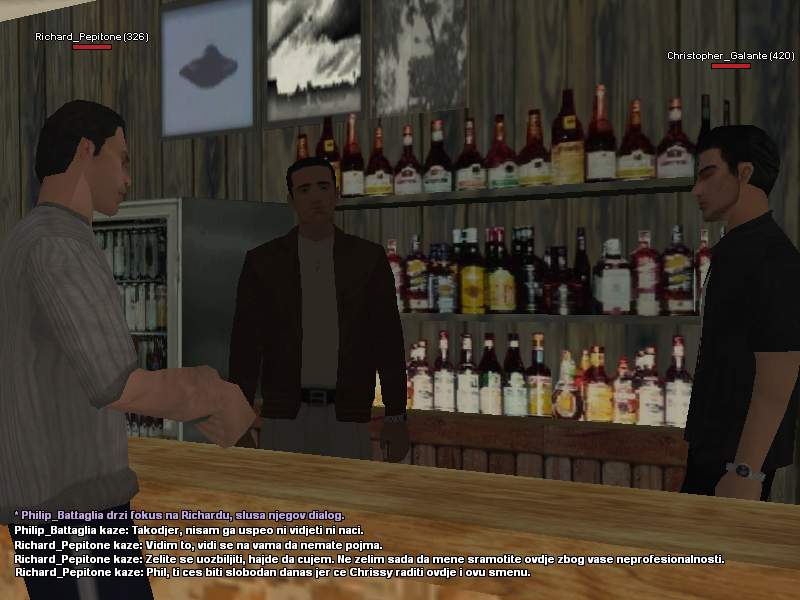Click Richard_Pepitone's name tag above his head
The height and width of the screenshot is (600, 800).
tap(92, 37)
